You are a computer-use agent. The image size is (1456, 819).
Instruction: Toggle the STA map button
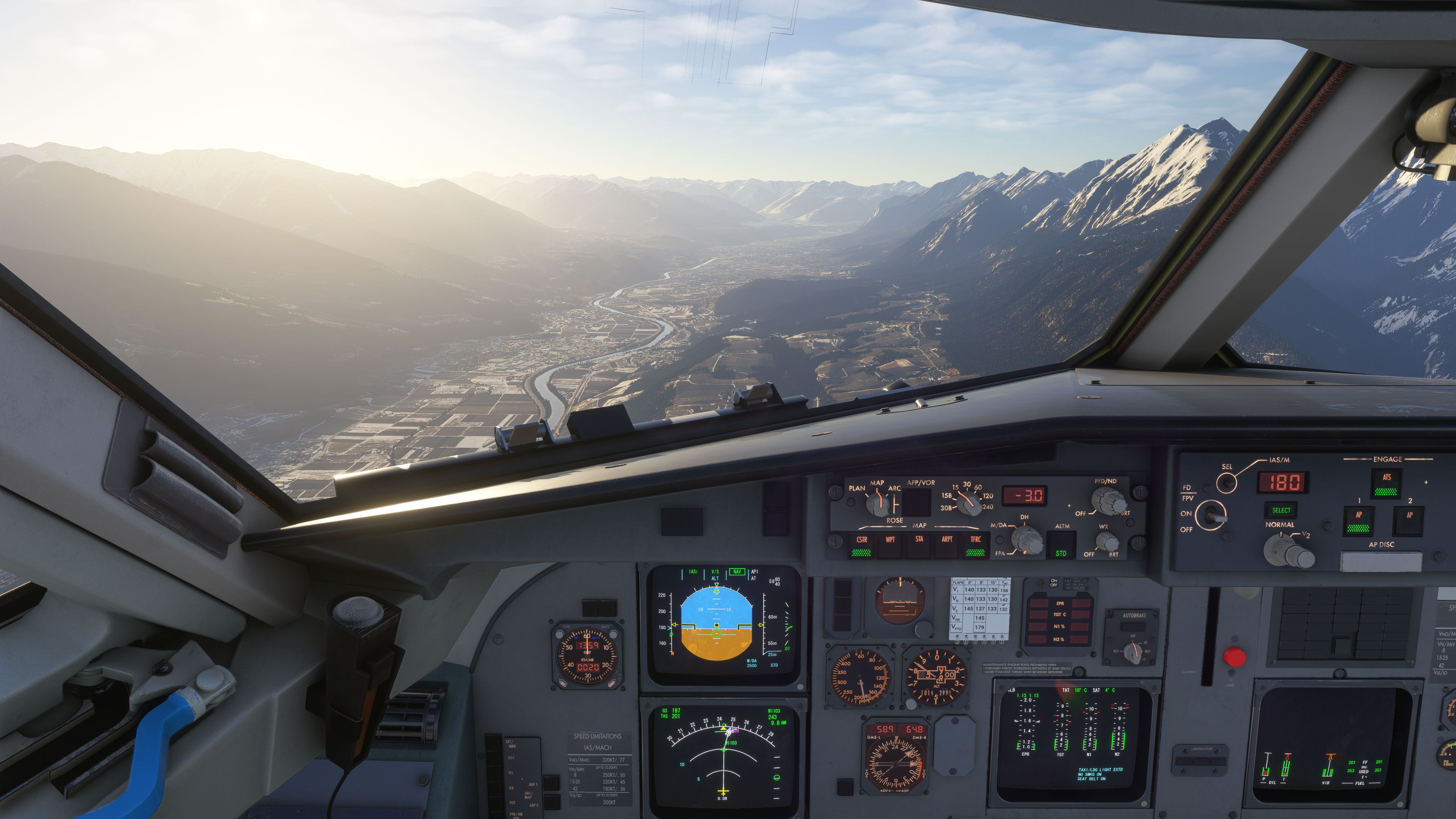(x=919, y=545)
